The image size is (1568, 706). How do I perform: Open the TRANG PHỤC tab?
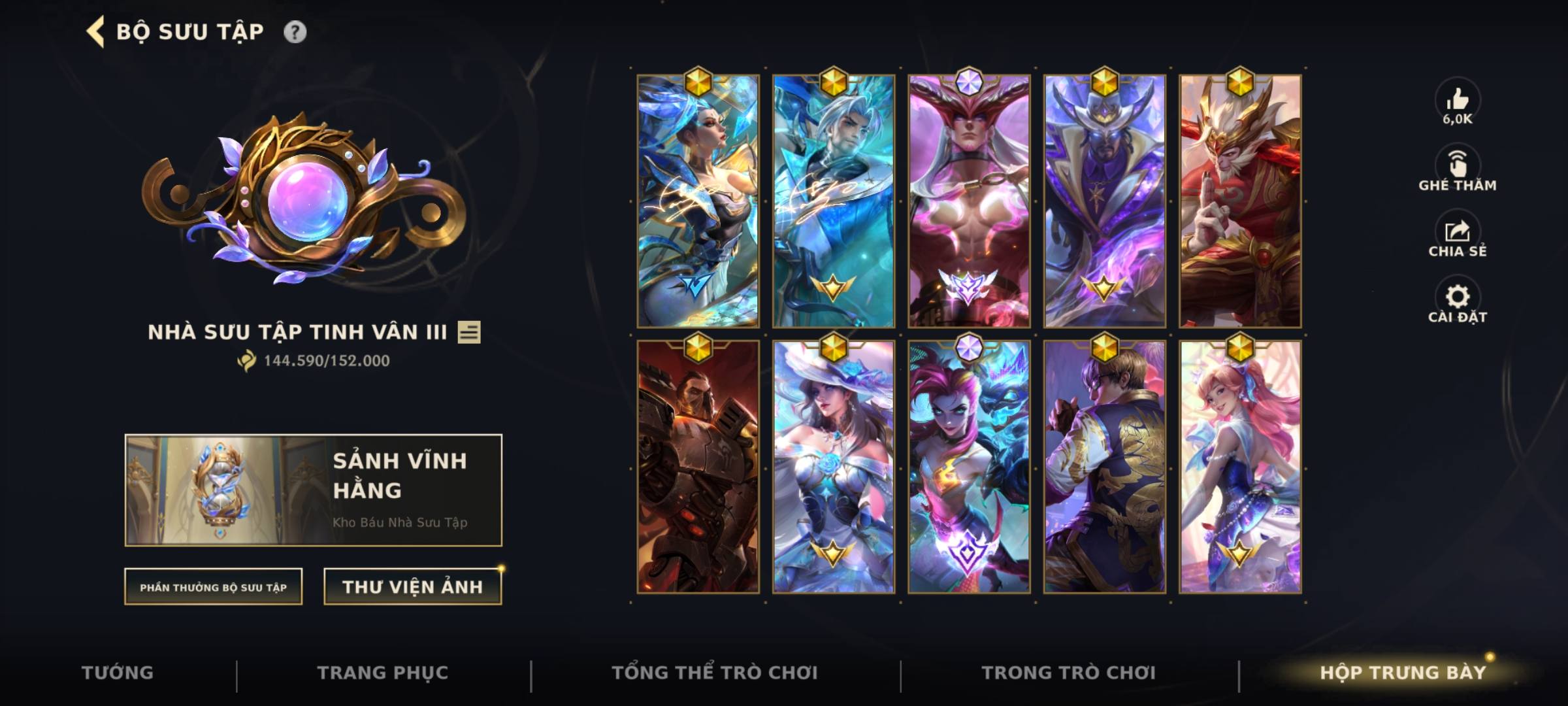tap(385, 671)
